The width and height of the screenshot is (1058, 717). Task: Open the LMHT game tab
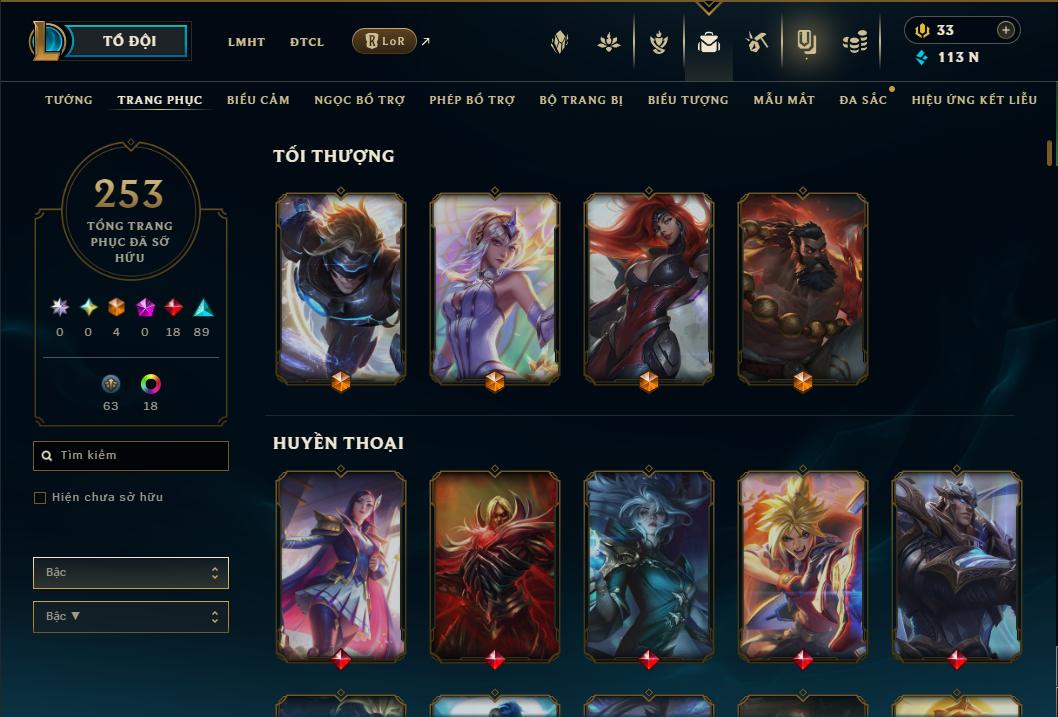click(x=246, y=42)
